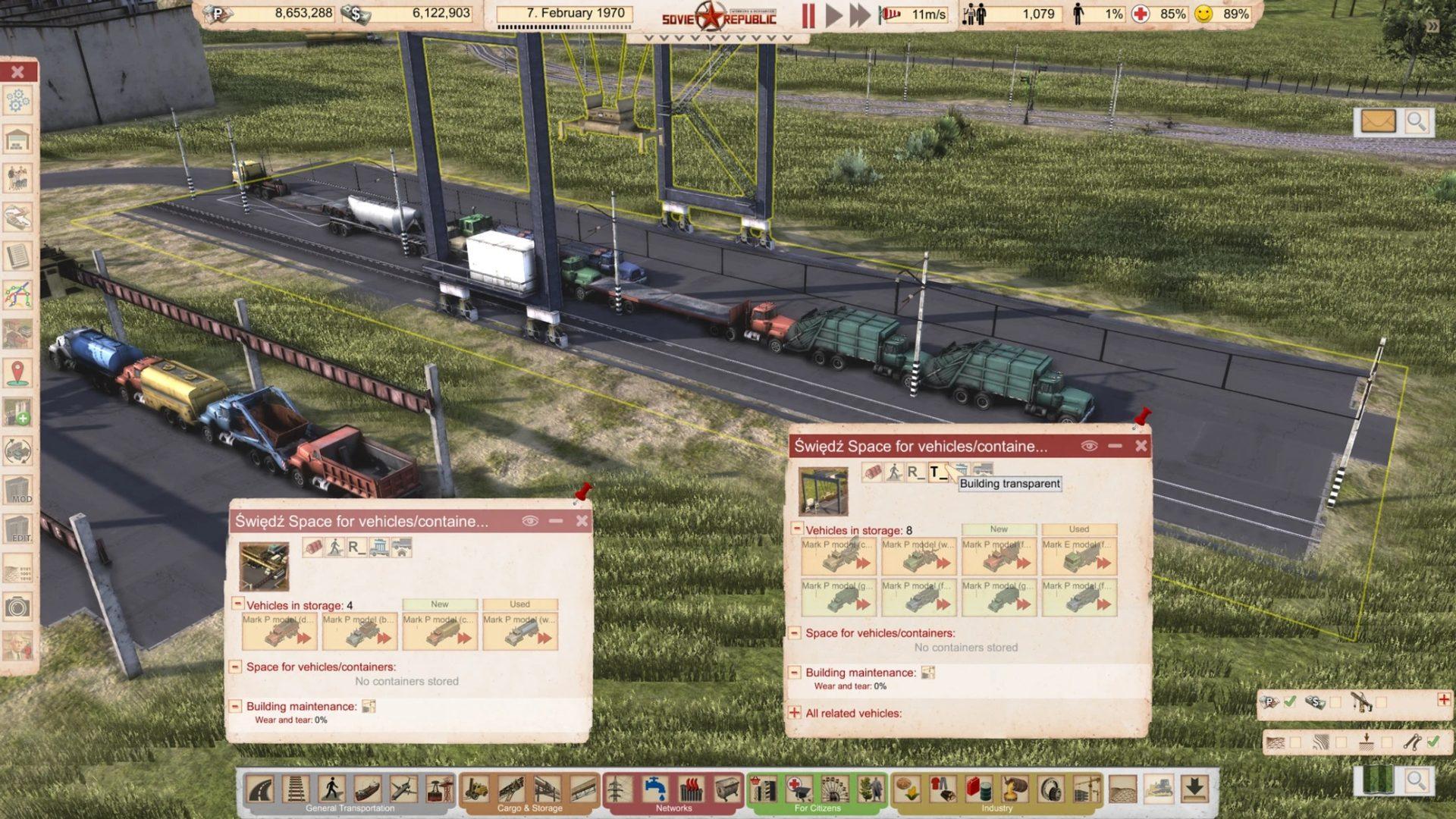
Task: Open the bulldozer demolition tool
Action: 1158,789
